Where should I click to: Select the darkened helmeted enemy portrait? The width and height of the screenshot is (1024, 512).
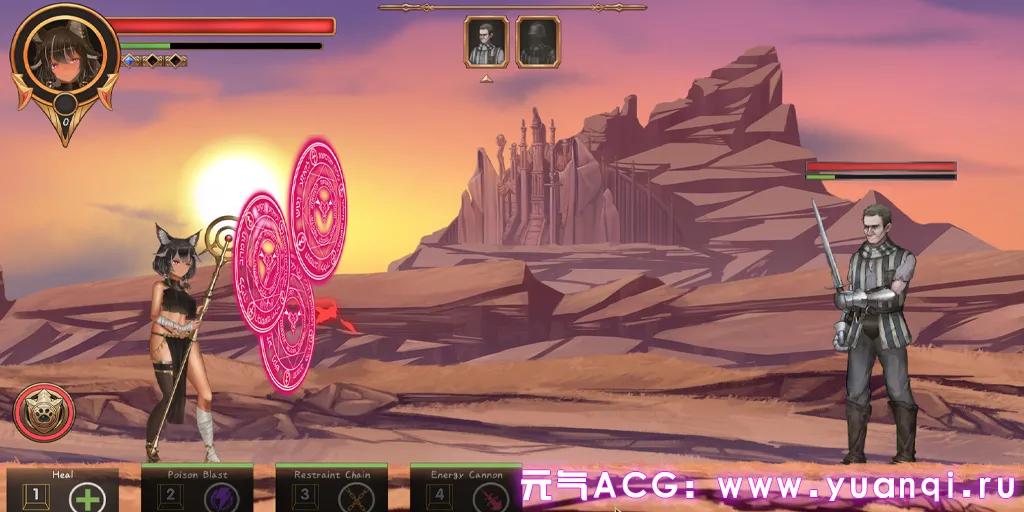[x=537, y=42]
